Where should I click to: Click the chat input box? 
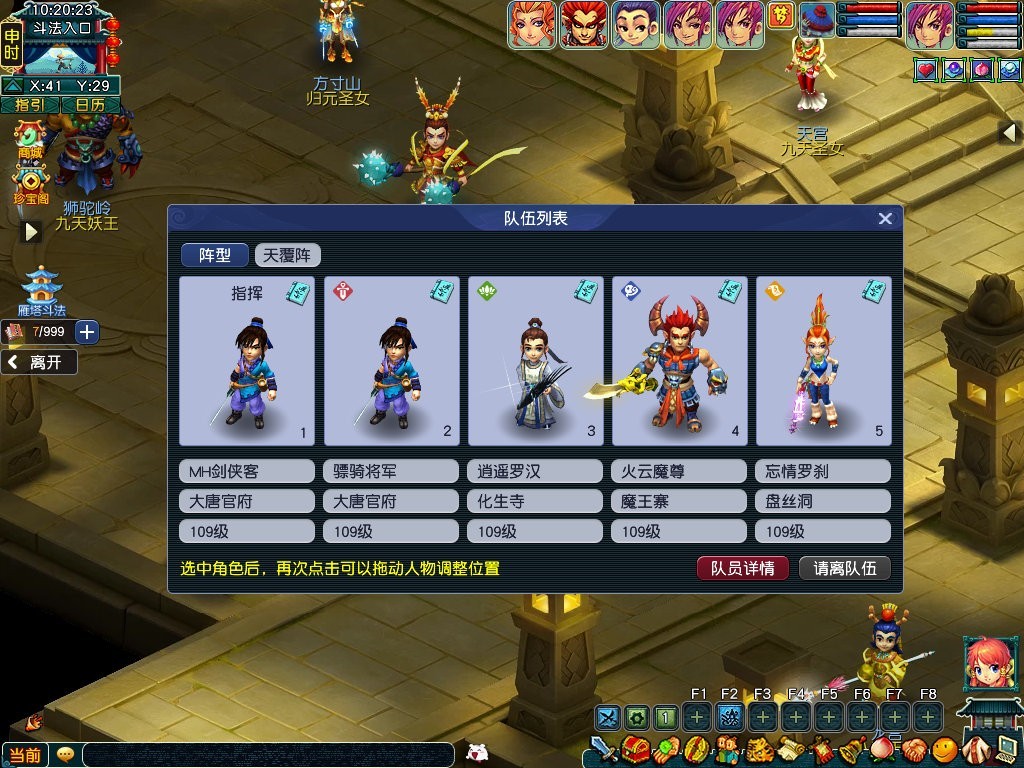[270, 755]
